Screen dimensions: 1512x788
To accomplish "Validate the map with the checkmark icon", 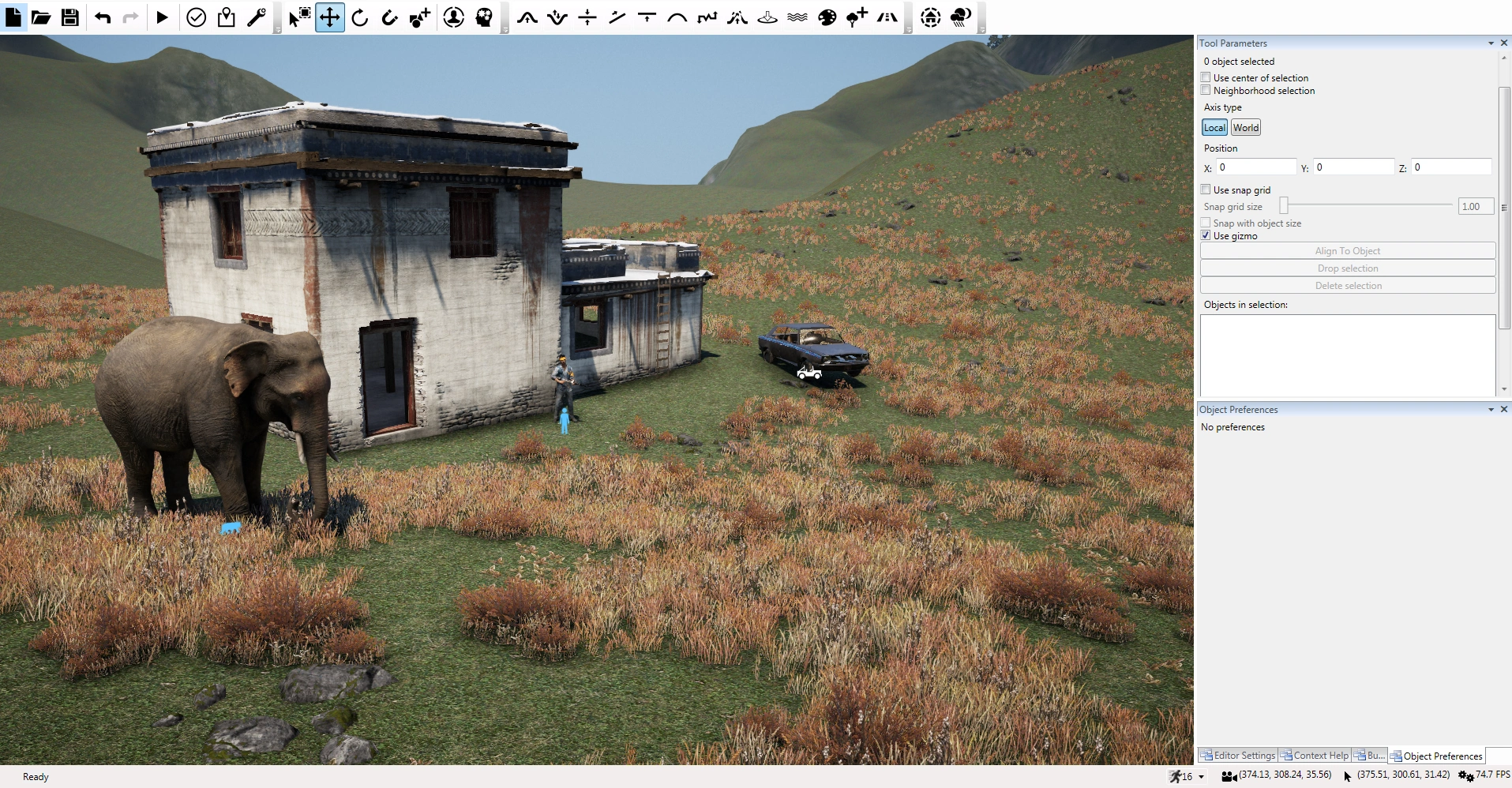I will [x=196, y=17].
